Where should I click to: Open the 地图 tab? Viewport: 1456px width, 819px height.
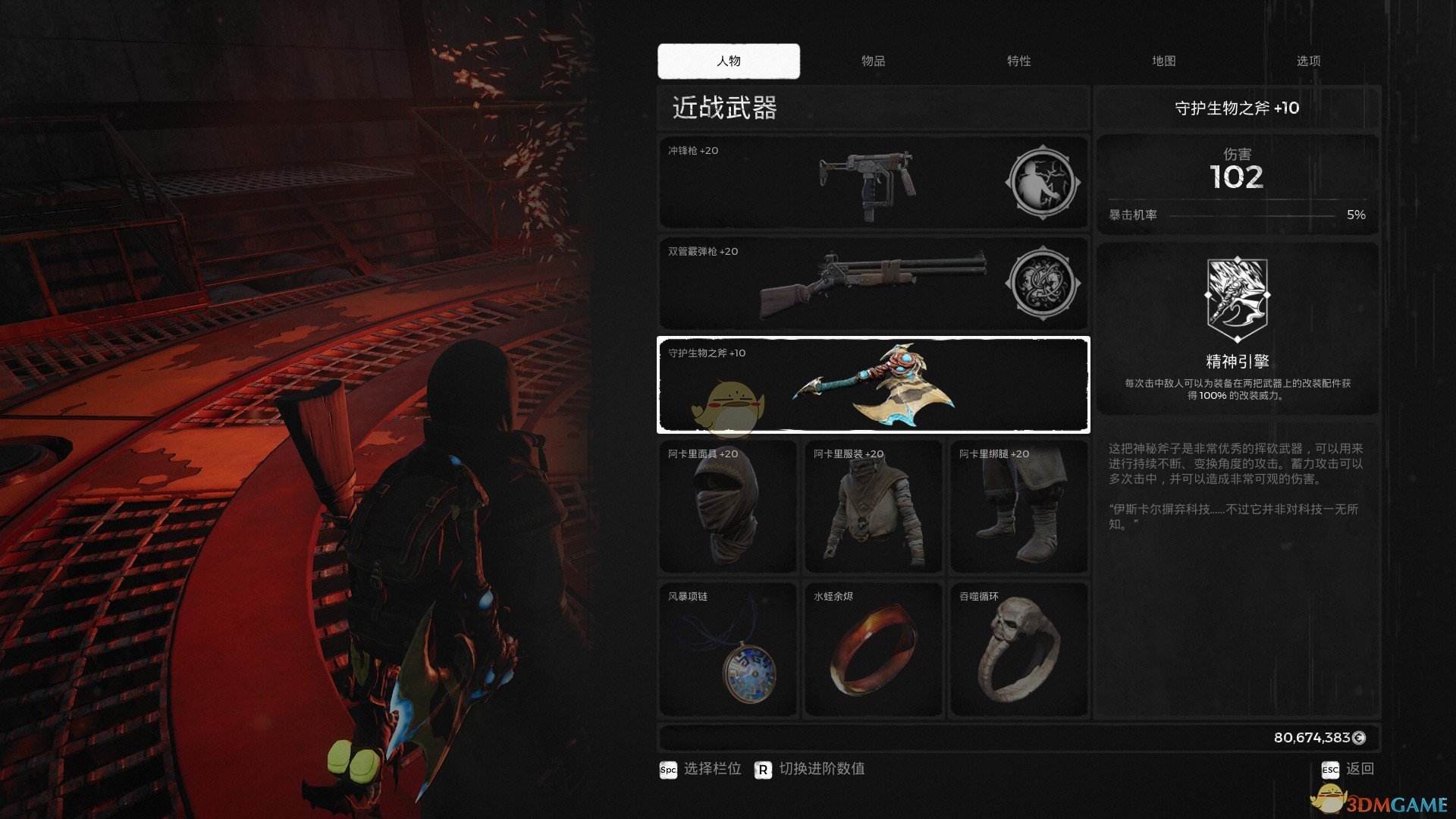click(1163, 61)
